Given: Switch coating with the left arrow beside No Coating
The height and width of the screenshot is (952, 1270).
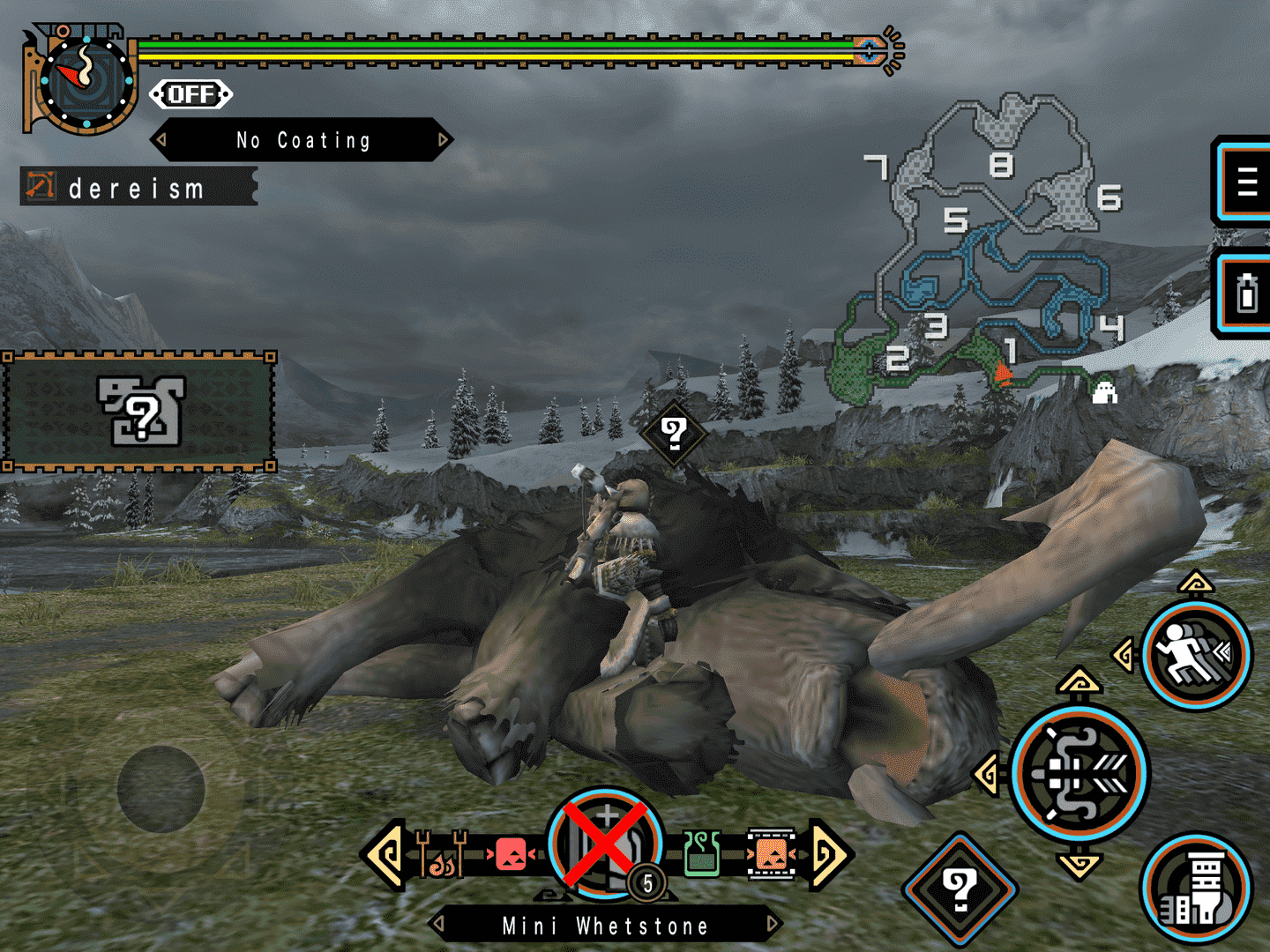Looking at the screenshot, I should coord(161,140).
